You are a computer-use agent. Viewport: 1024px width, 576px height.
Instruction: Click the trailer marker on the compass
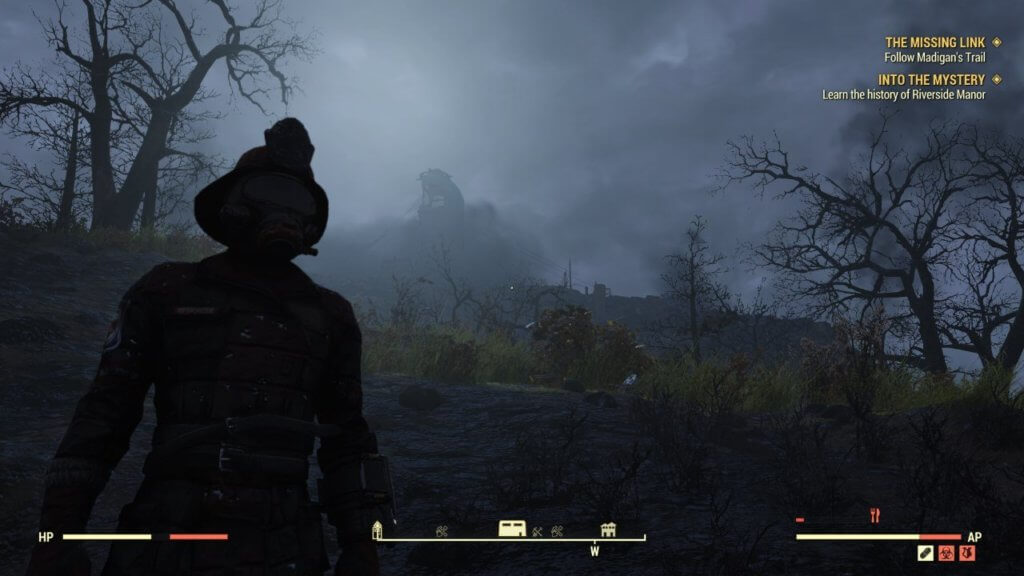512,529
